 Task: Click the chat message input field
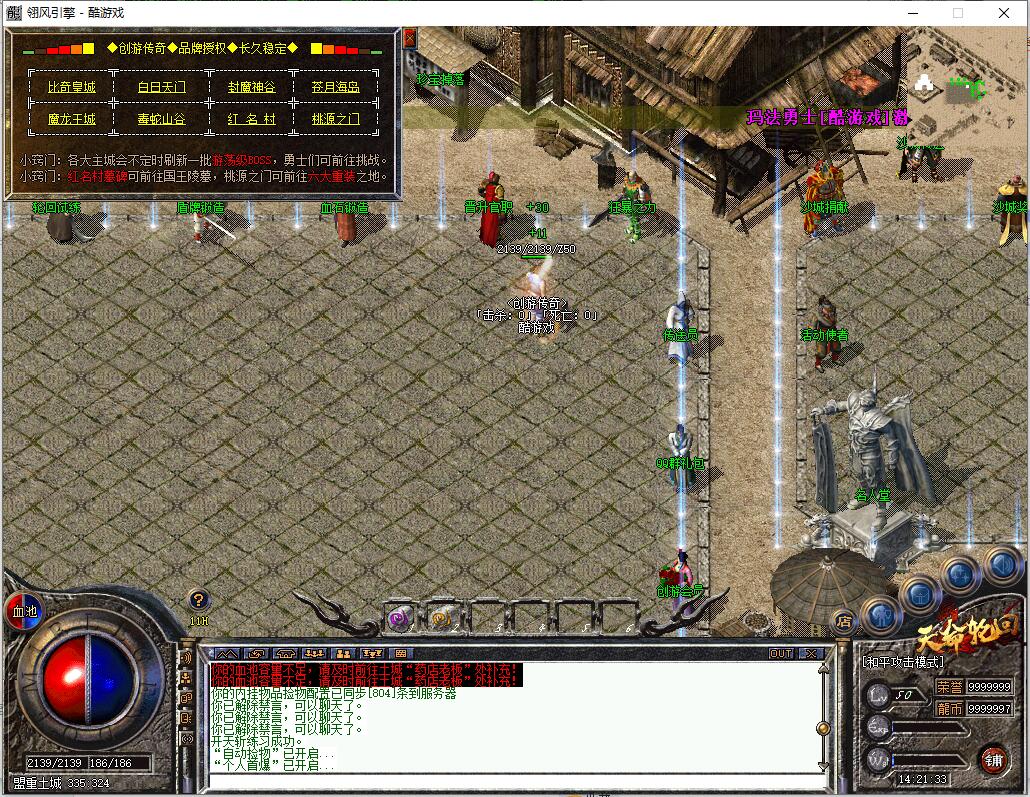510,779
